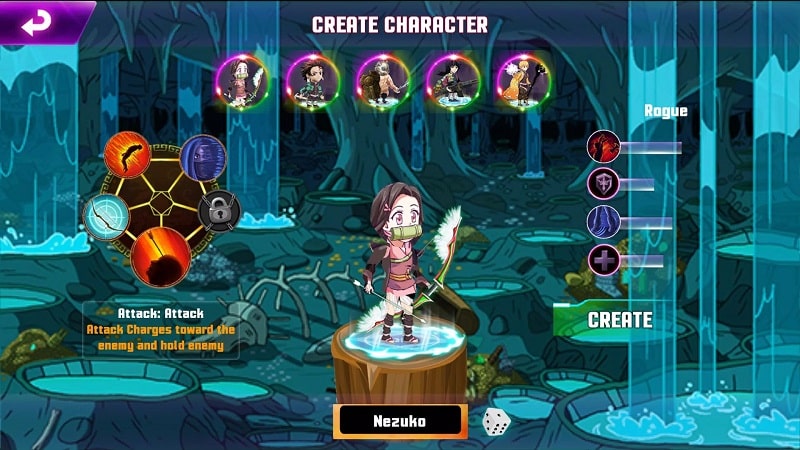Click the green CREATE button

click(x=619, y=320)
